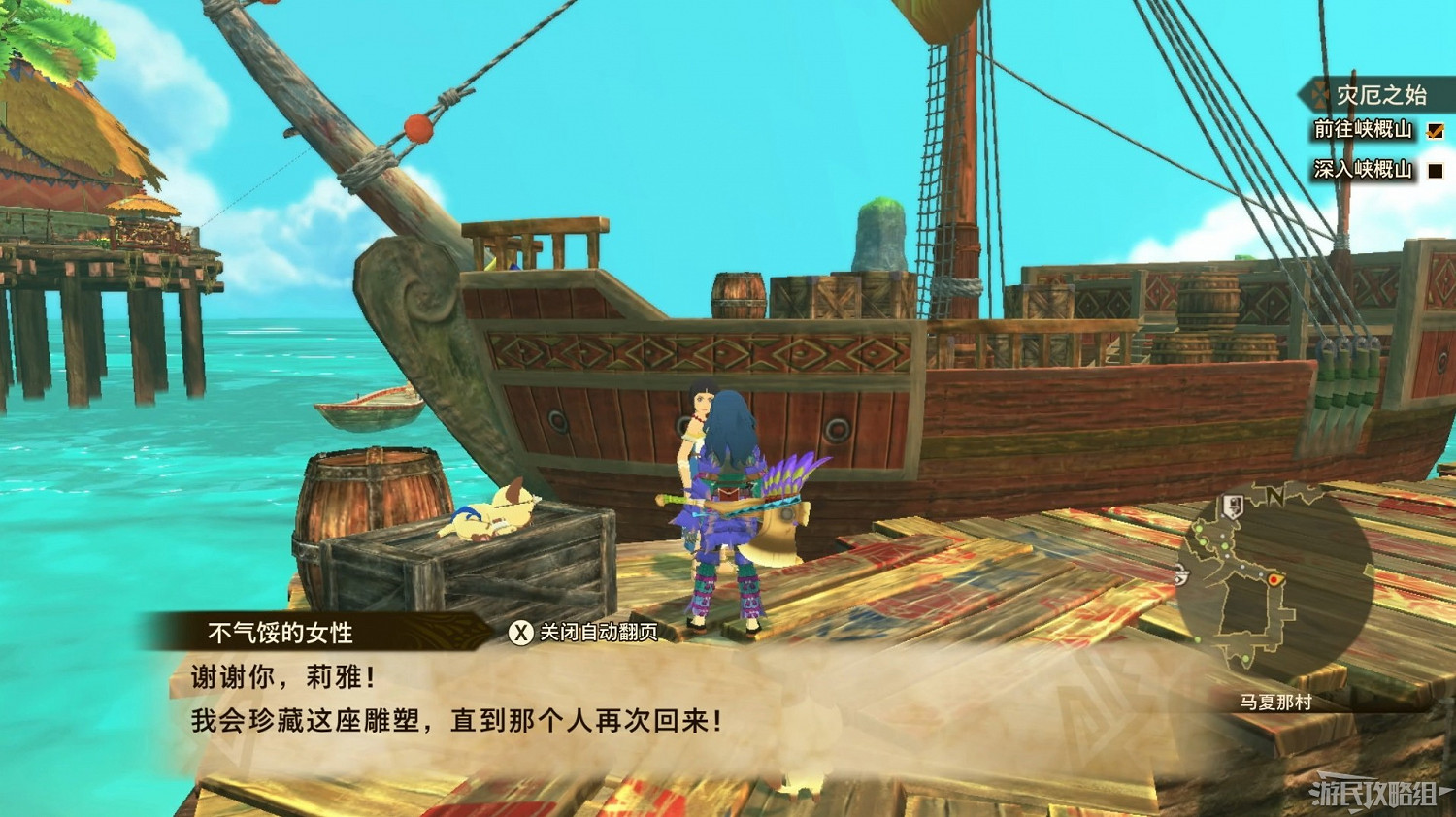
Task: Open the 马夏那村 location label
Action: tap(1275, 701)
